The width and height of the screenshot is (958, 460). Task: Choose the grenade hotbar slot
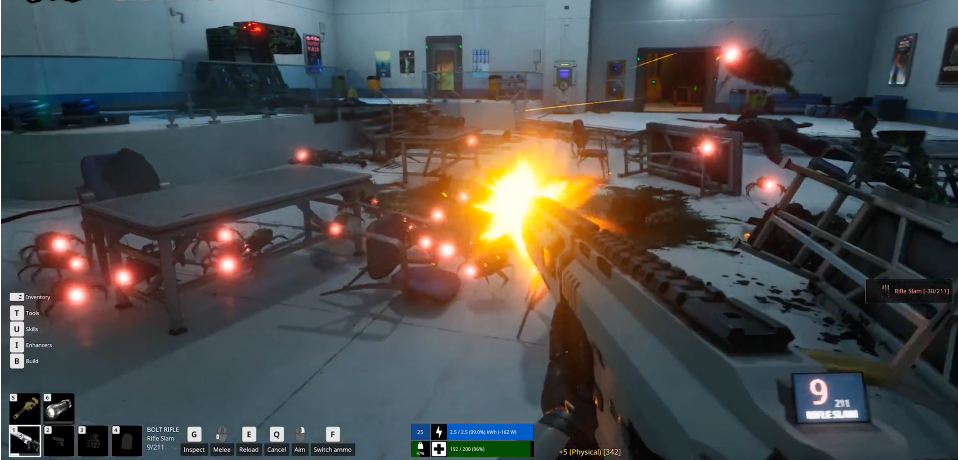(93, 440)
